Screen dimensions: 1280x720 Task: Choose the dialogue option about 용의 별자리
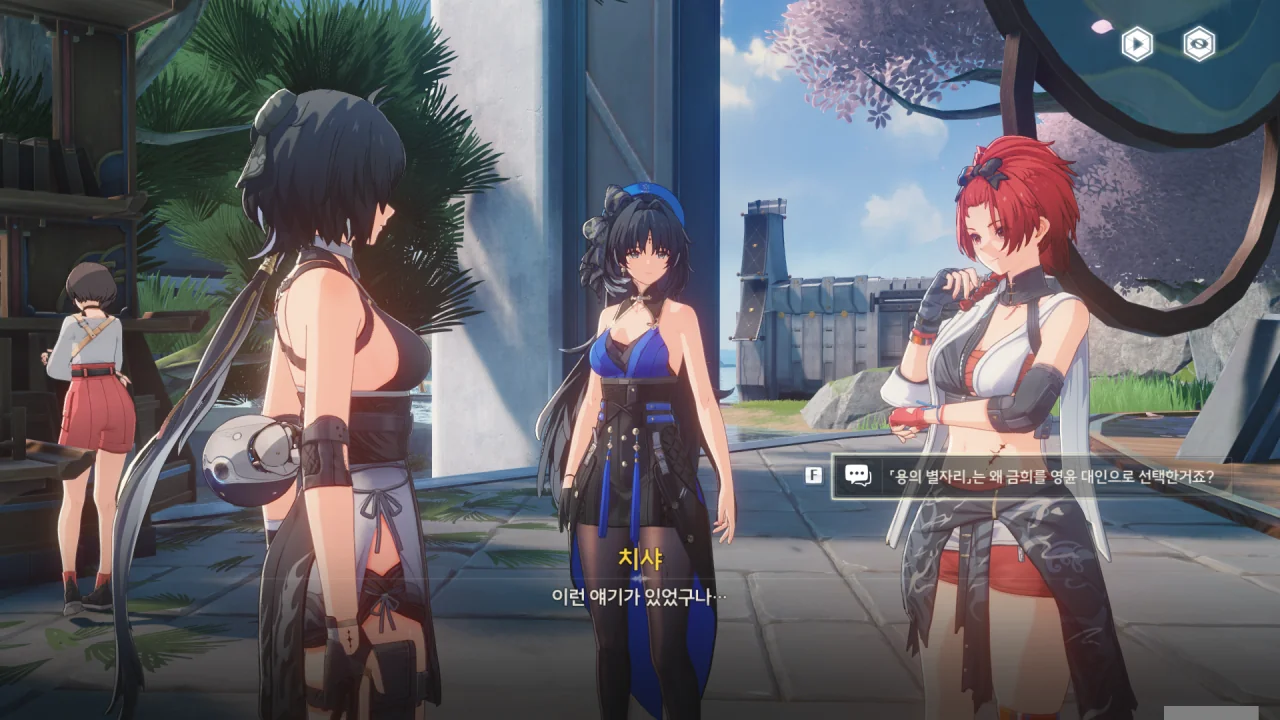coord(1050,476)
